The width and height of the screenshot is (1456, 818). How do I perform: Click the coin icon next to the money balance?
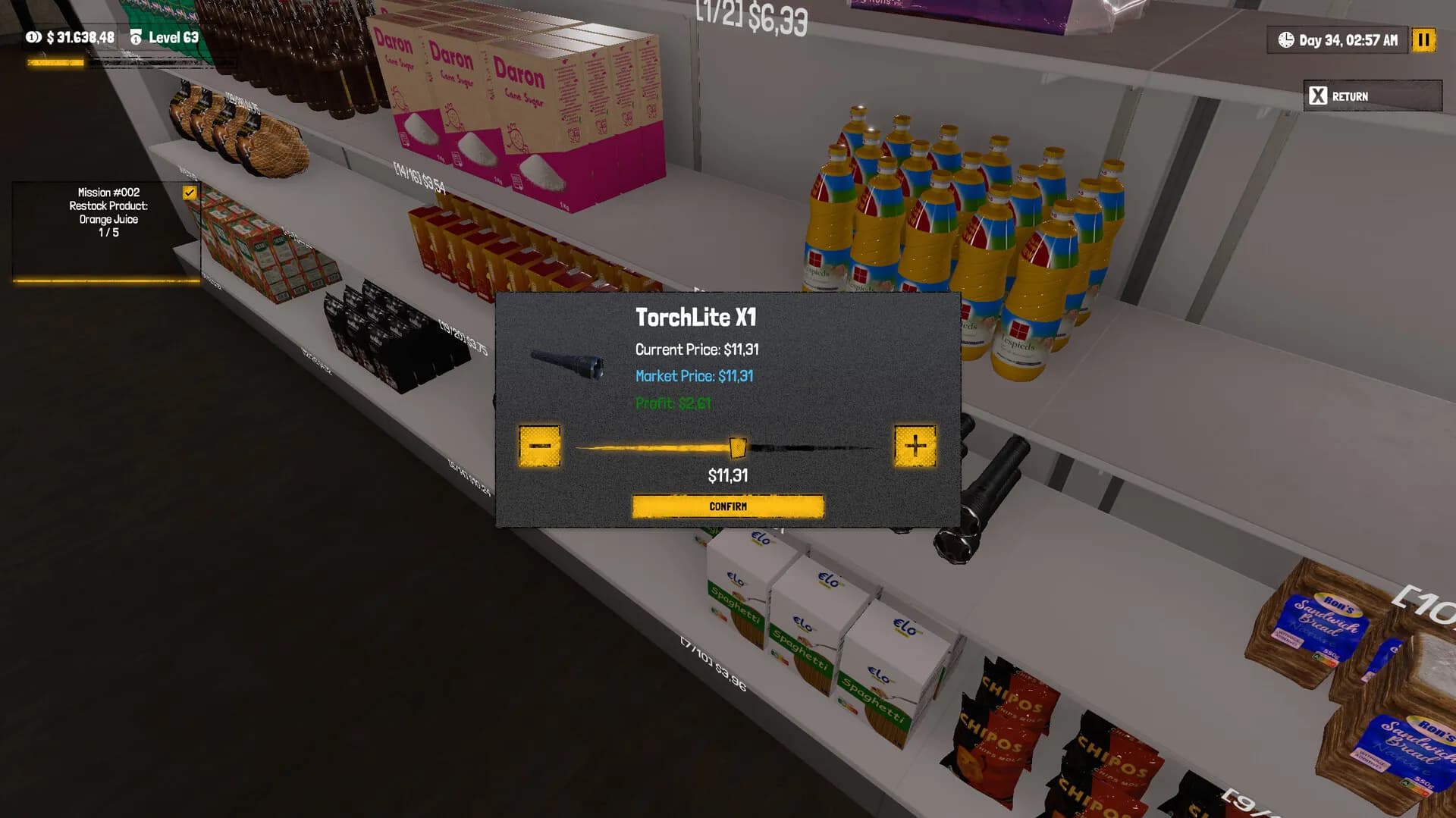pyautogui.click(x=31, y=36)
